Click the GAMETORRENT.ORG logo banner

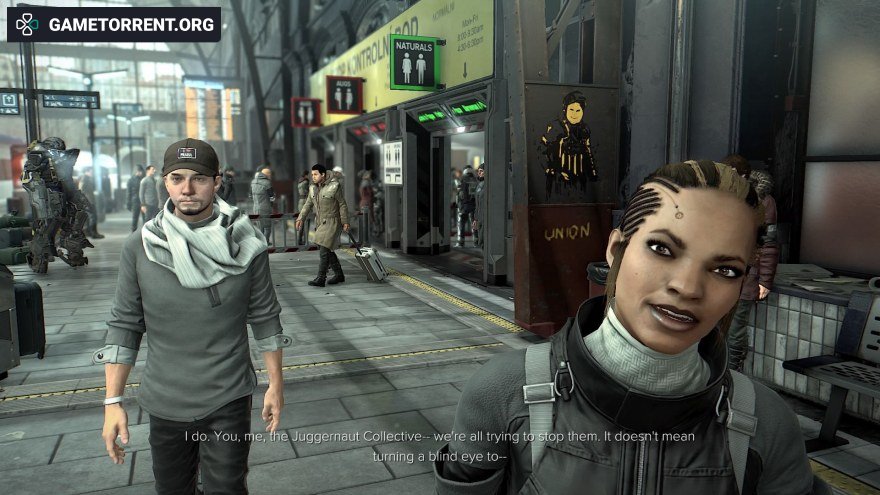coord(114,24)
